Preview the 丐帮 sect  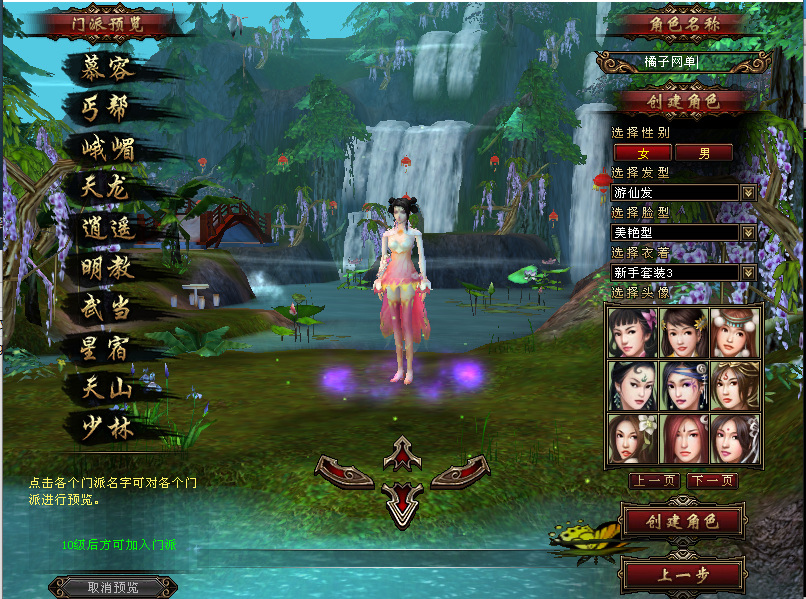pos(108,107)
